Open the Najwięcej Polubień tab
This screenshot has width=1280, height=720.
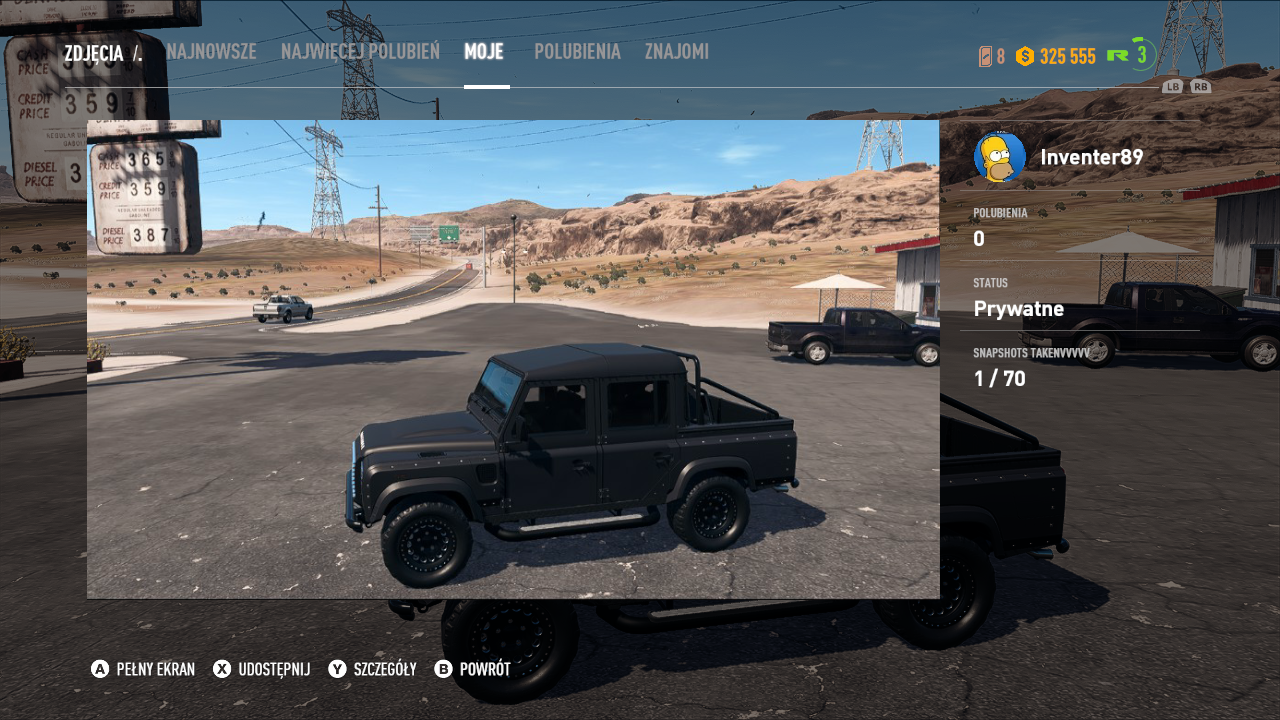(x=360, y=52)
